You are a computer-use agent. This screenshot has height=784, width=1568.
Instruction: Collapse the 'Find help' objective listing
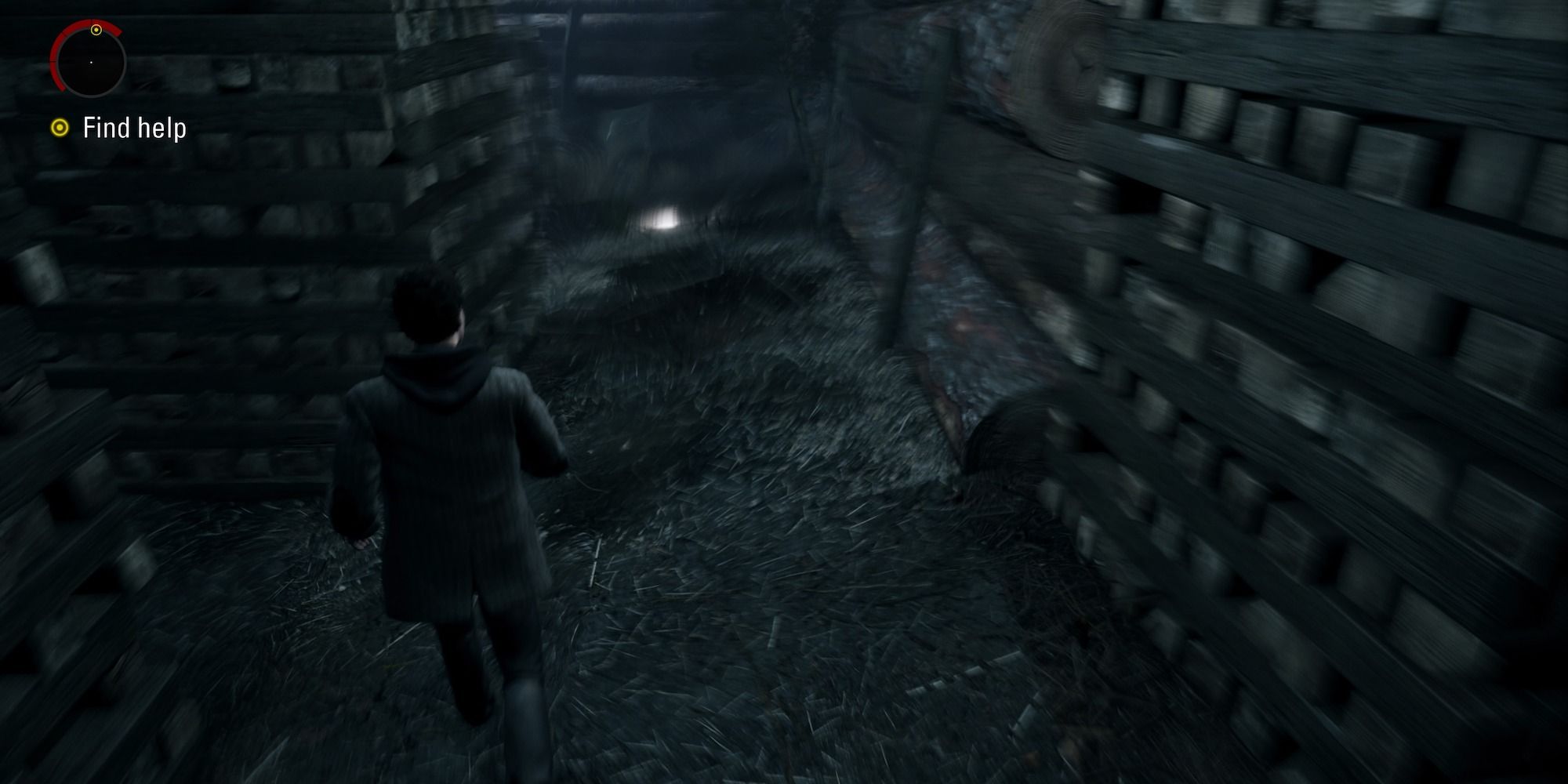click(x=135, y=125)
